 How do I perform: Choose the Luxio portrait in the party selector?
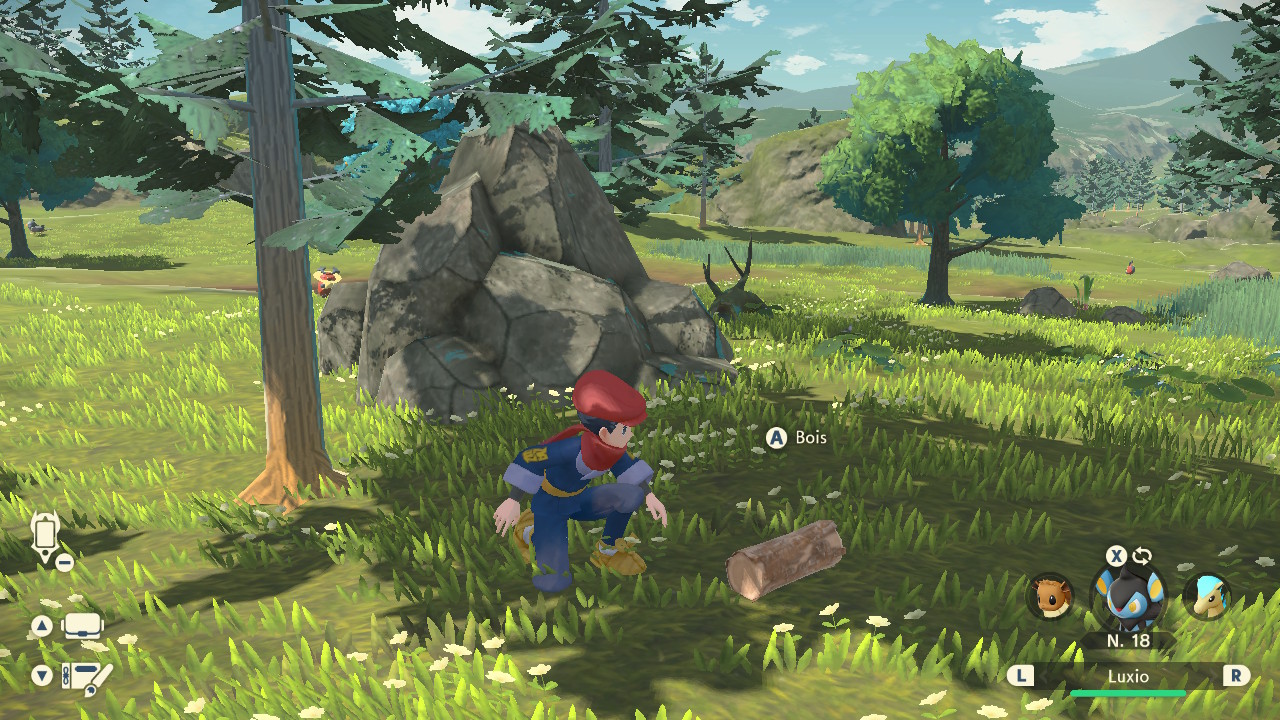click(x=1127, y=598)
